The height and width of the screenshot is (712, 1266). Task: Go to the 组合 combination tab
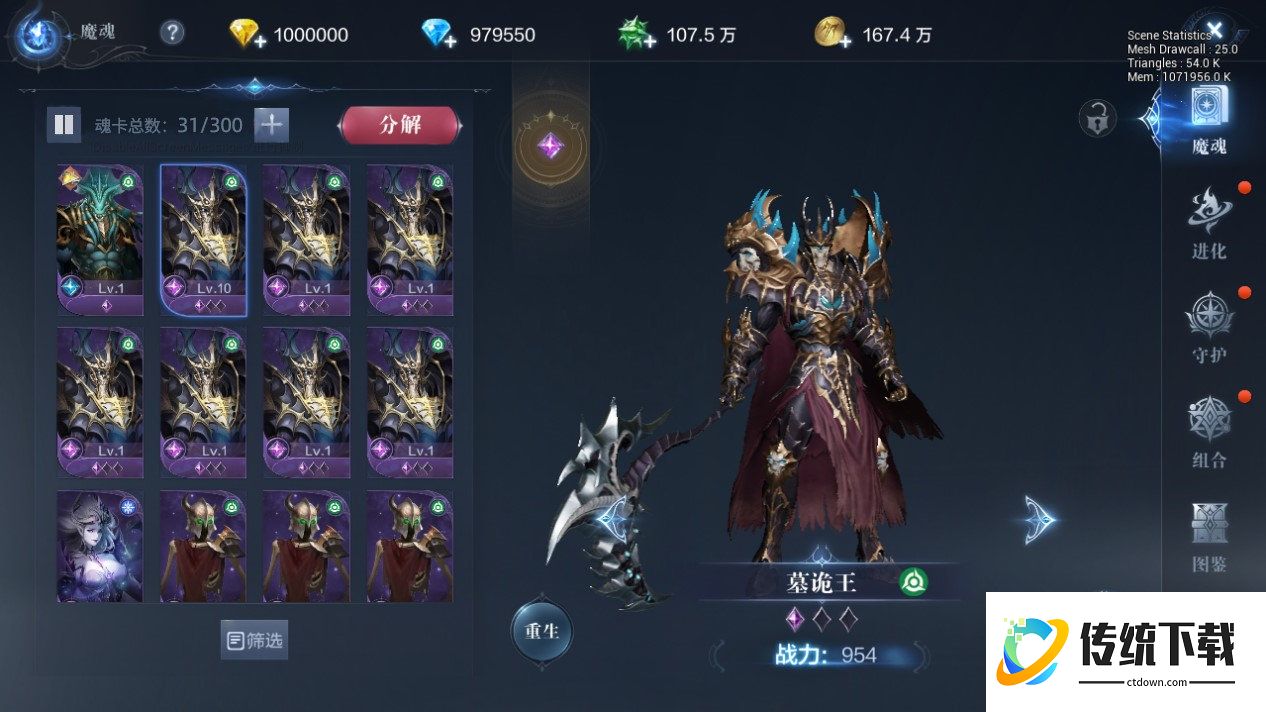coord(1209,432)
